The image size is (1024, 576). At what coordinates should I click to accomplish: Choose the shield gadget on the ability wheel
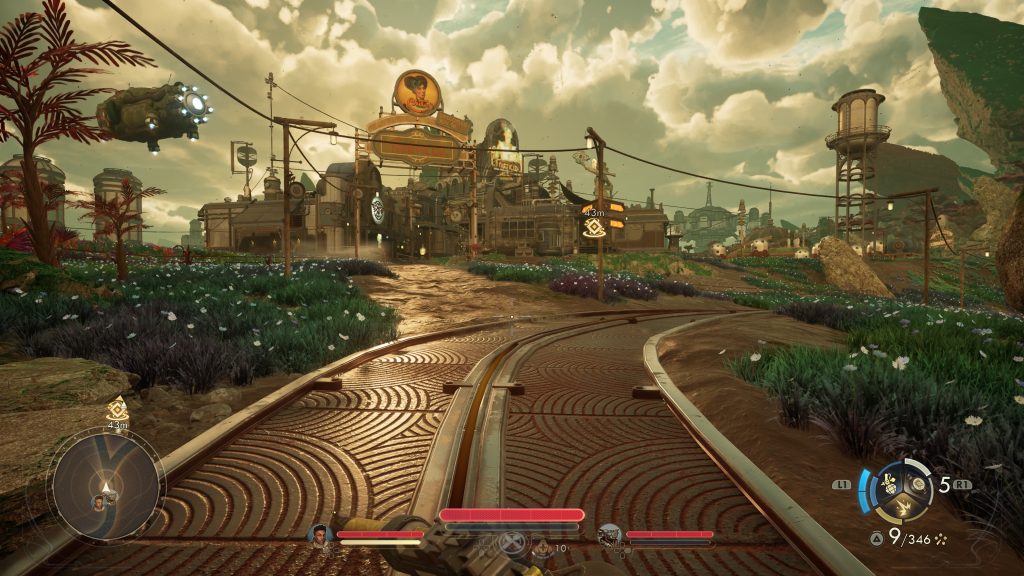[x=915, y=484]
